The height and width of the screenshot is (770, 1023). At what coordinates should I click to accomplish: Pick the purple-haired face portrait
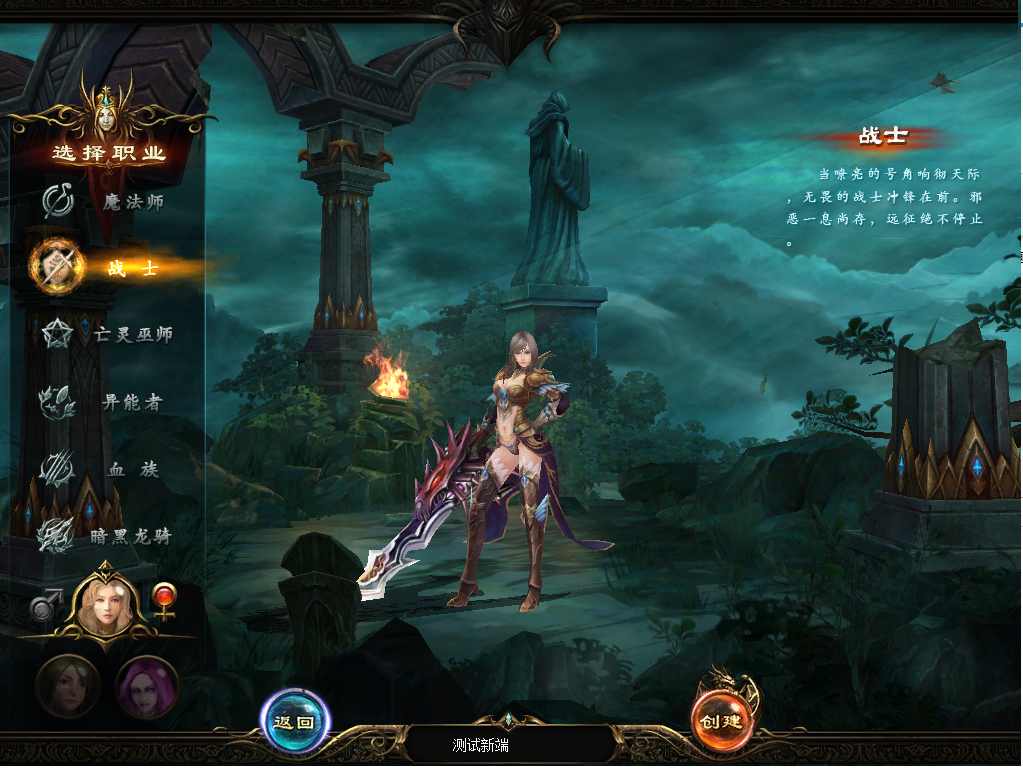pyautogui.click(x=147, y=688)
